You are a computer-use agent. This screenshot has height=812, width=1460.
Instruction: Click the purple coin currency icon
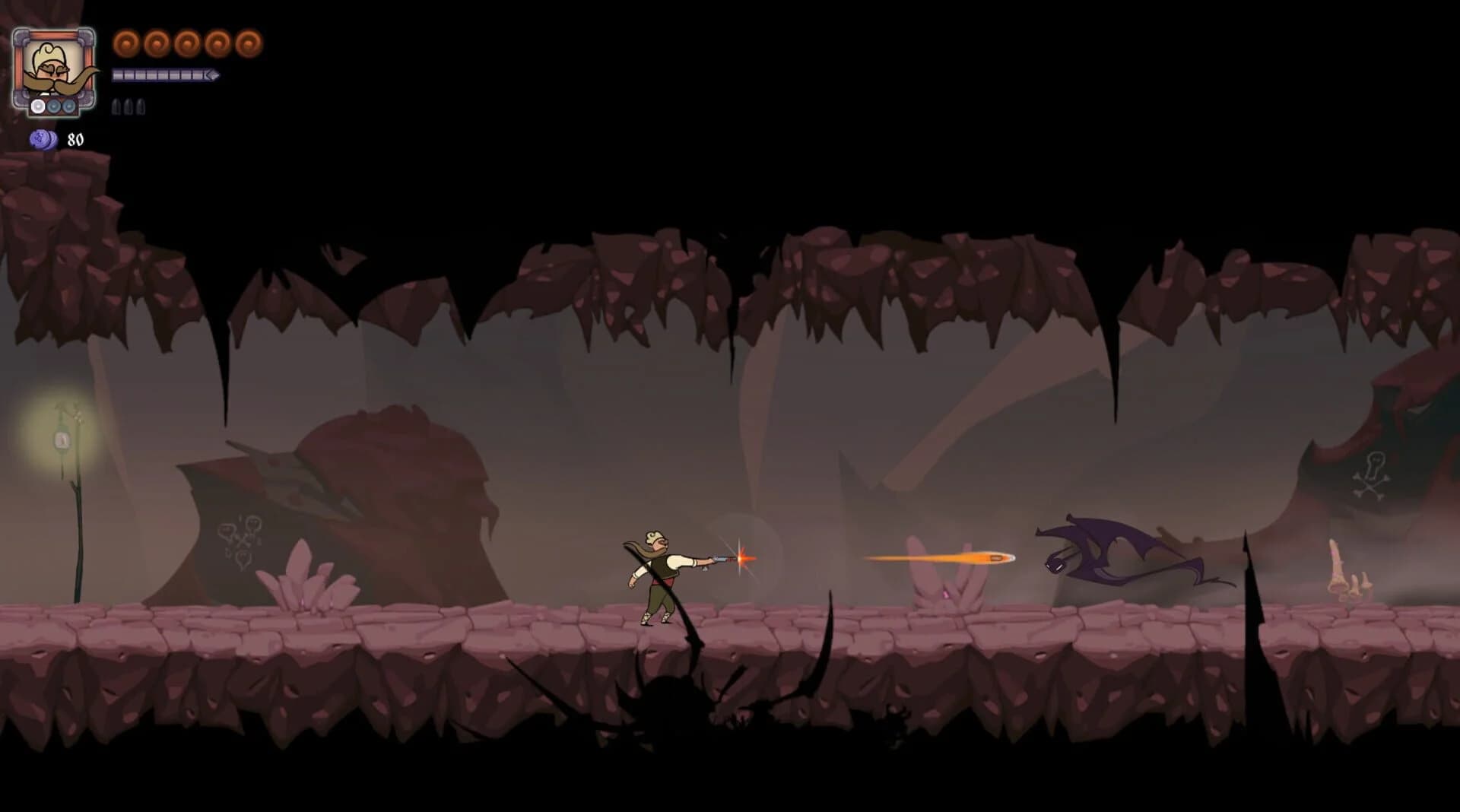[x=44, y=140]
